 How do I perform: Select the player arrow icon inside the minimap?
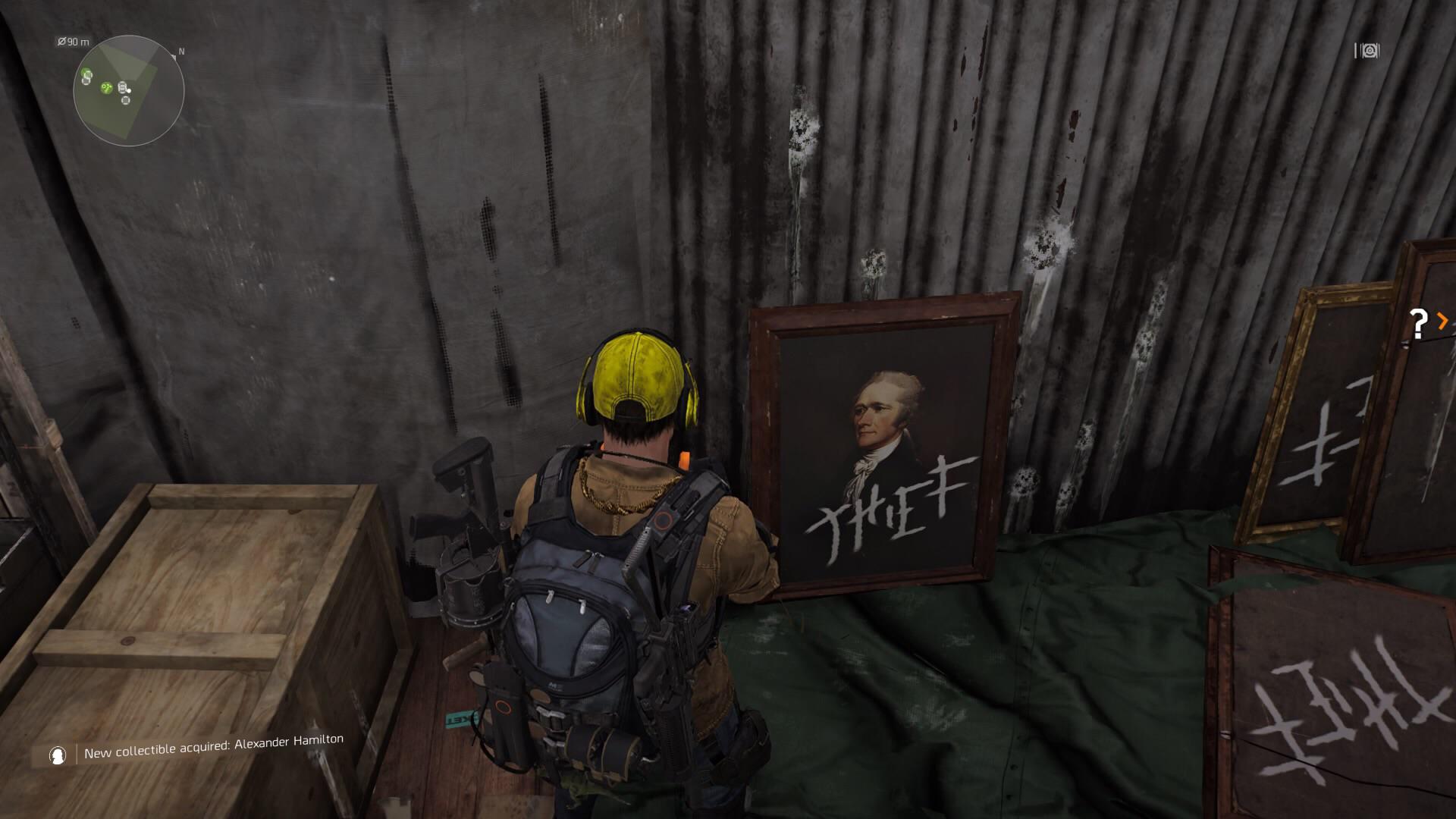pos(129,91)
